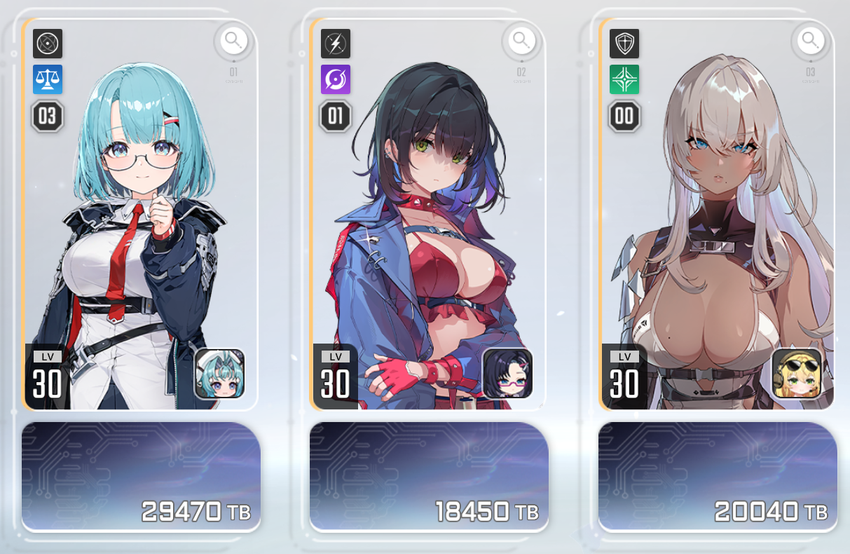Click the 03 magnifying glass button
850x554 pixels.
[810, 41]
